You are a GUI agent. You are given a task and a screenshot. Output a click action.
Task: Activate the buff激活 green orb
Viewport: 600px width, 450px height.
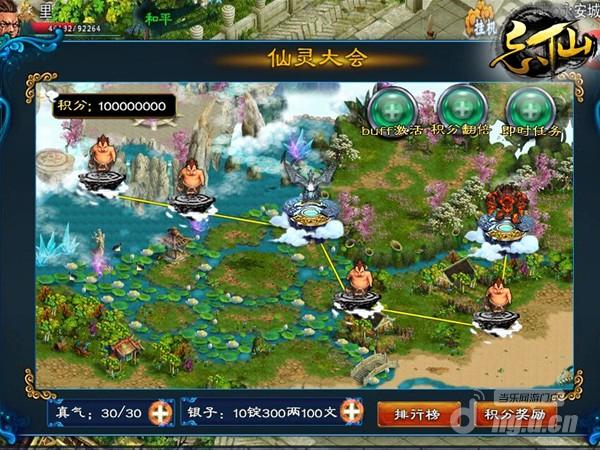(x=390, y=107)
